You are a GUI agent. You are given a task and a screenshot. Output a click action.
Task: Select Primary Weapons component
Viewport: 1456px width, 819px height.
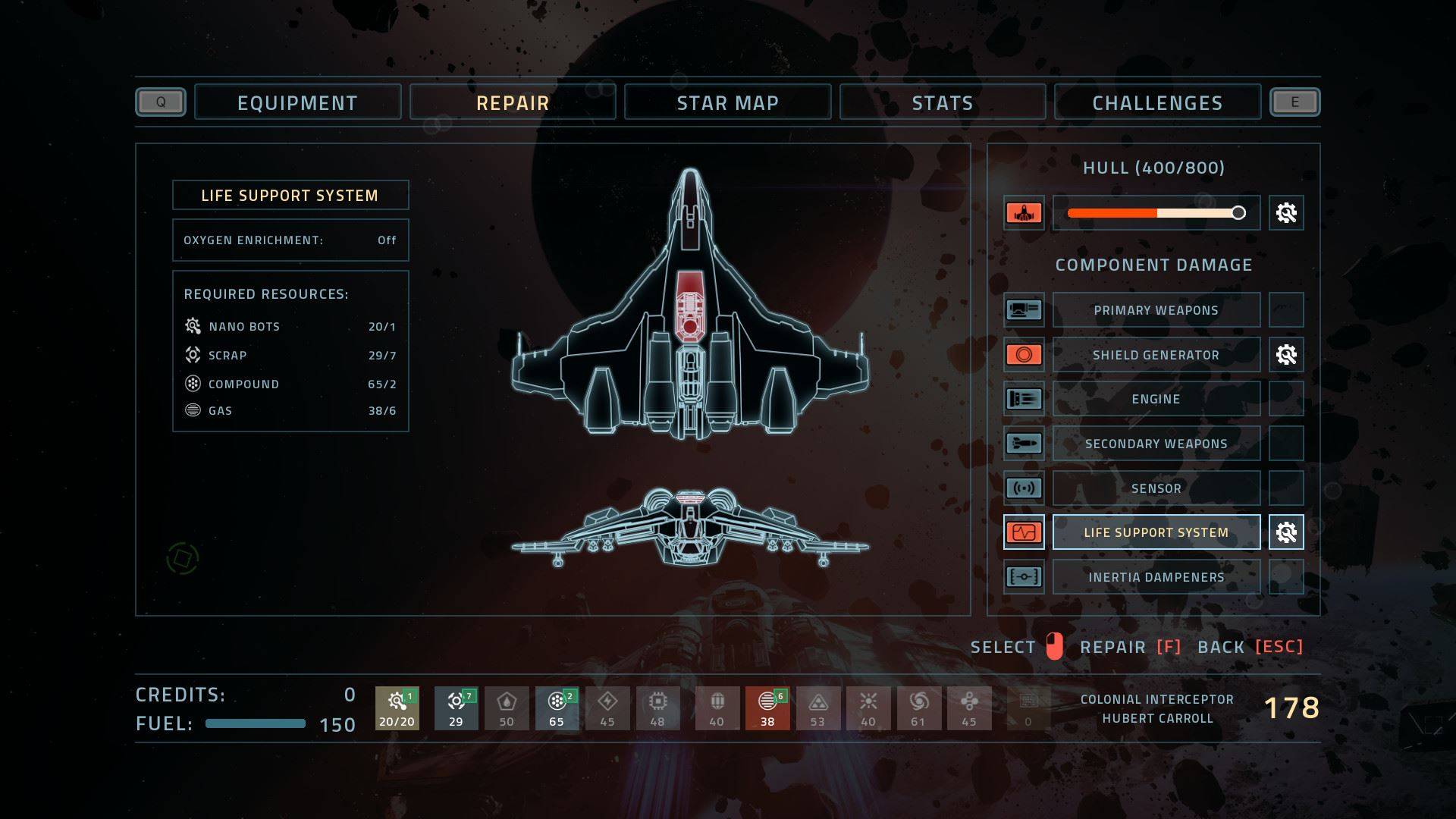(x=1156, y=310)
